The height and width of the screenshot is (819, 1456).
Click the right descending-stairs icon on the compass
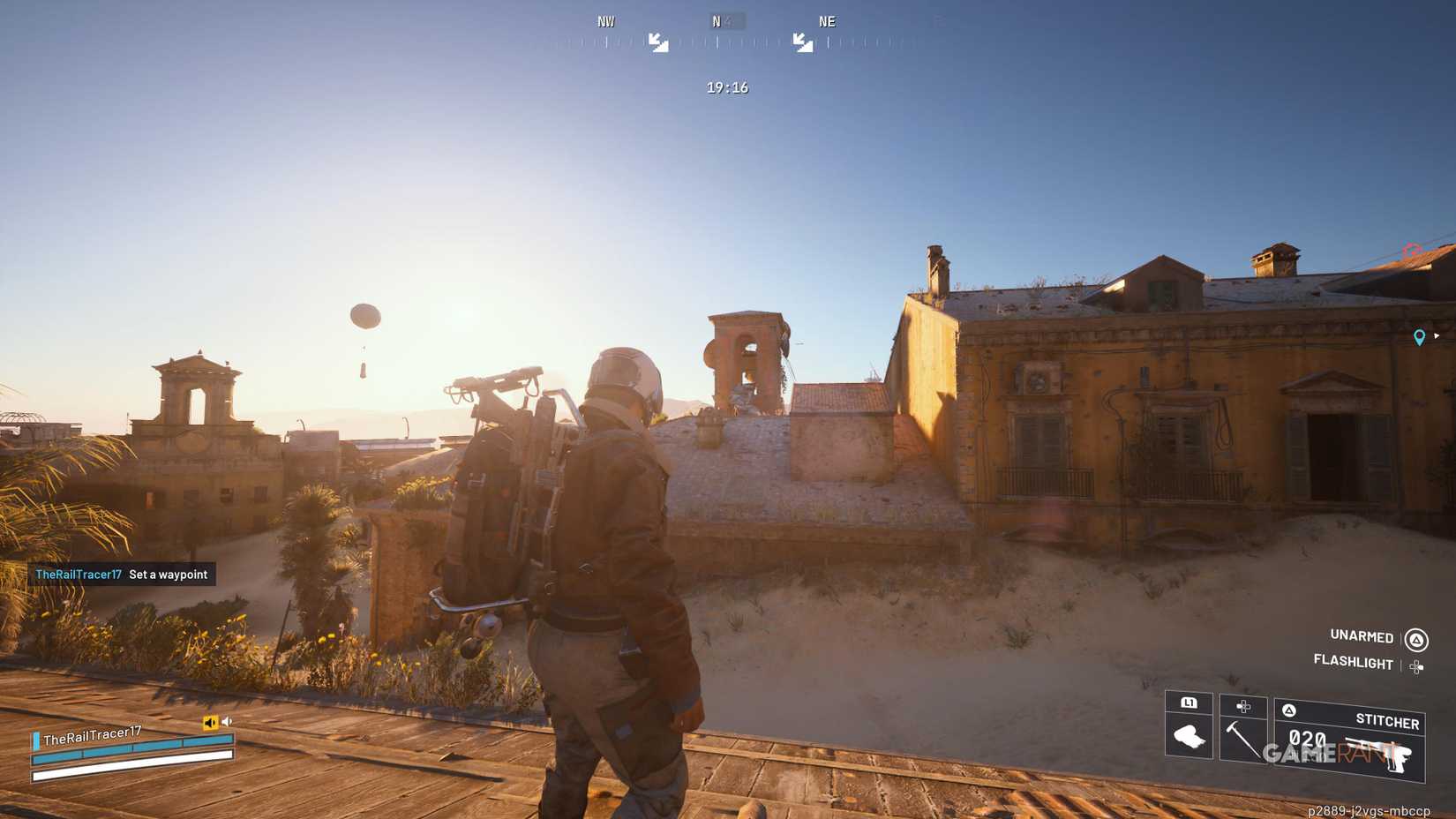click(801, 42)
